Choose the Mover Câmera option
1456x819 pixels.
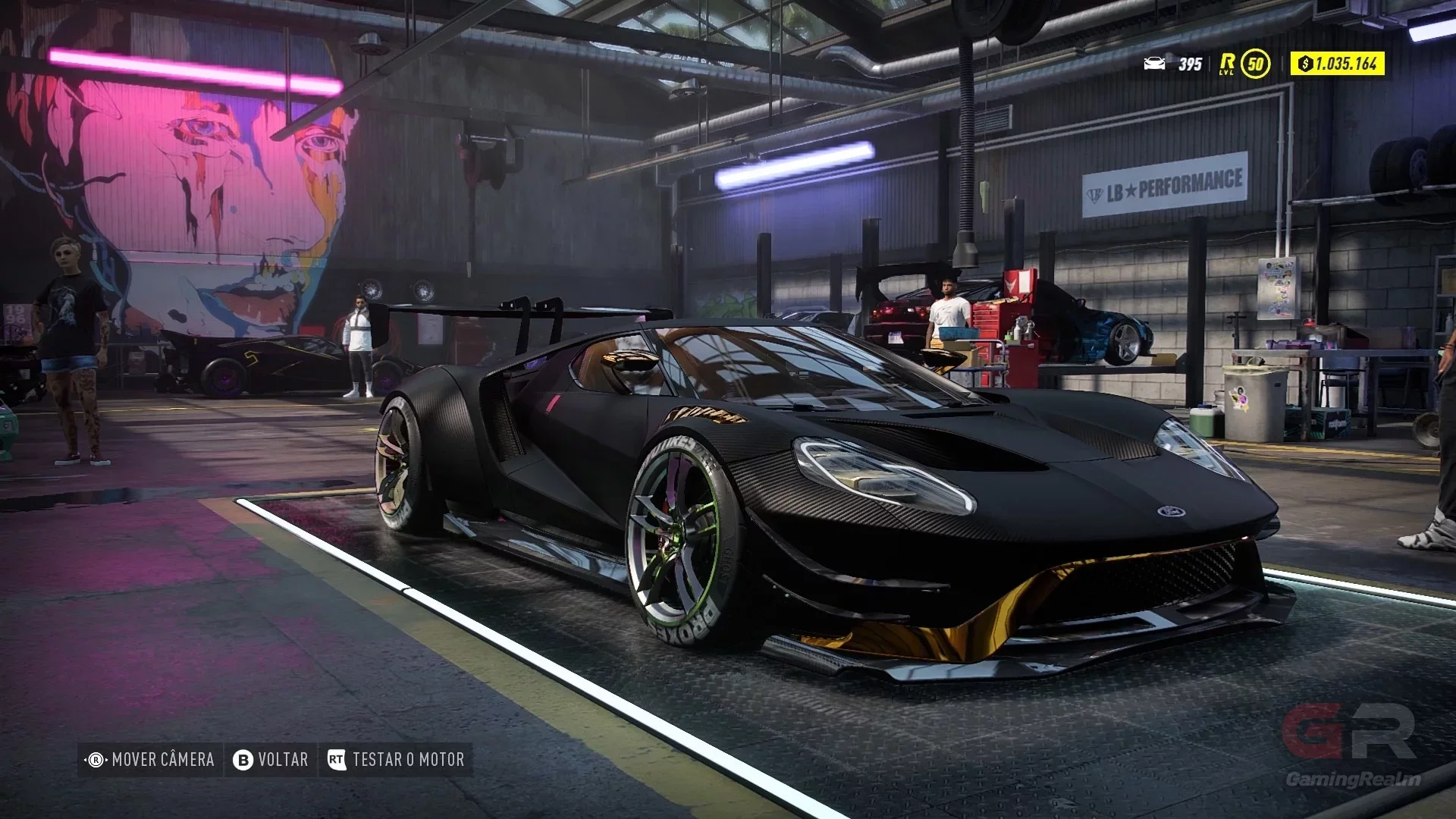point(151,760)
